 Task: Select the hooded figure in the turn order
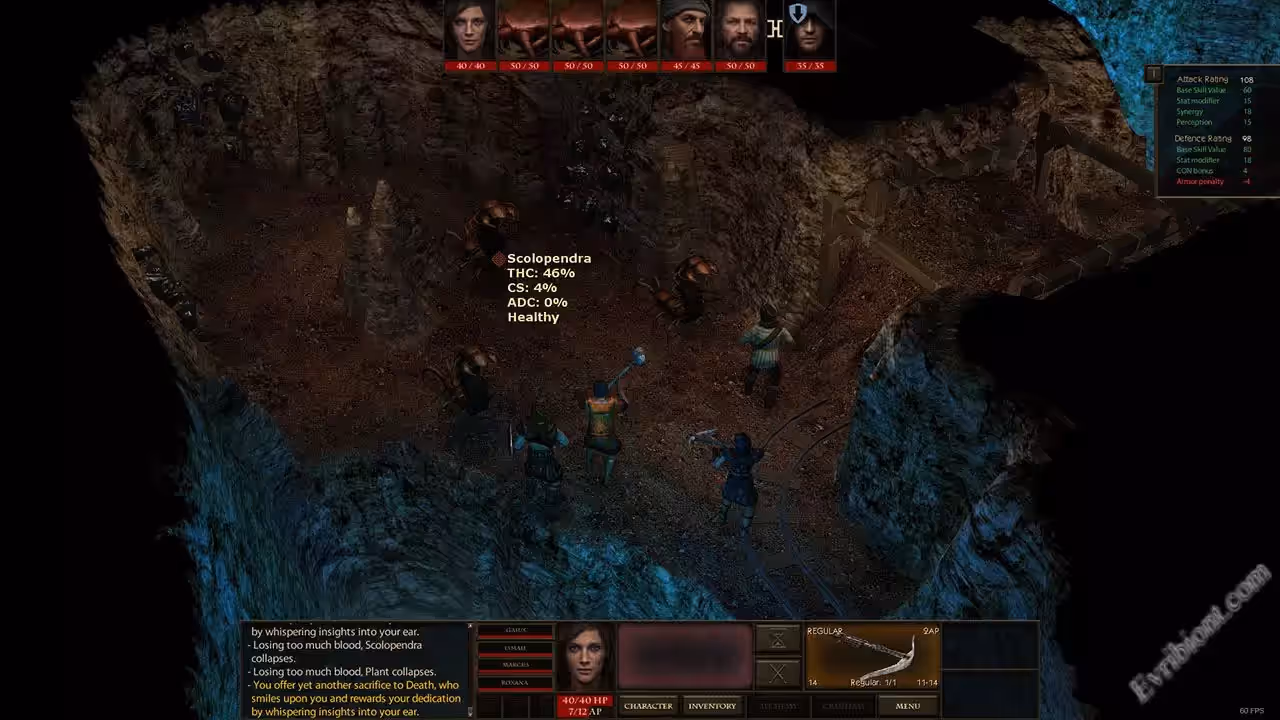[809, 30]
